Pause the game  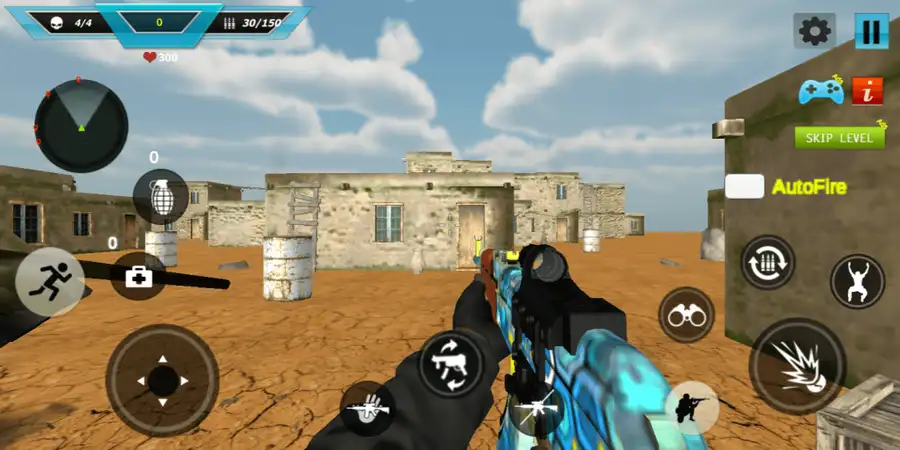(x=871, y=31)
